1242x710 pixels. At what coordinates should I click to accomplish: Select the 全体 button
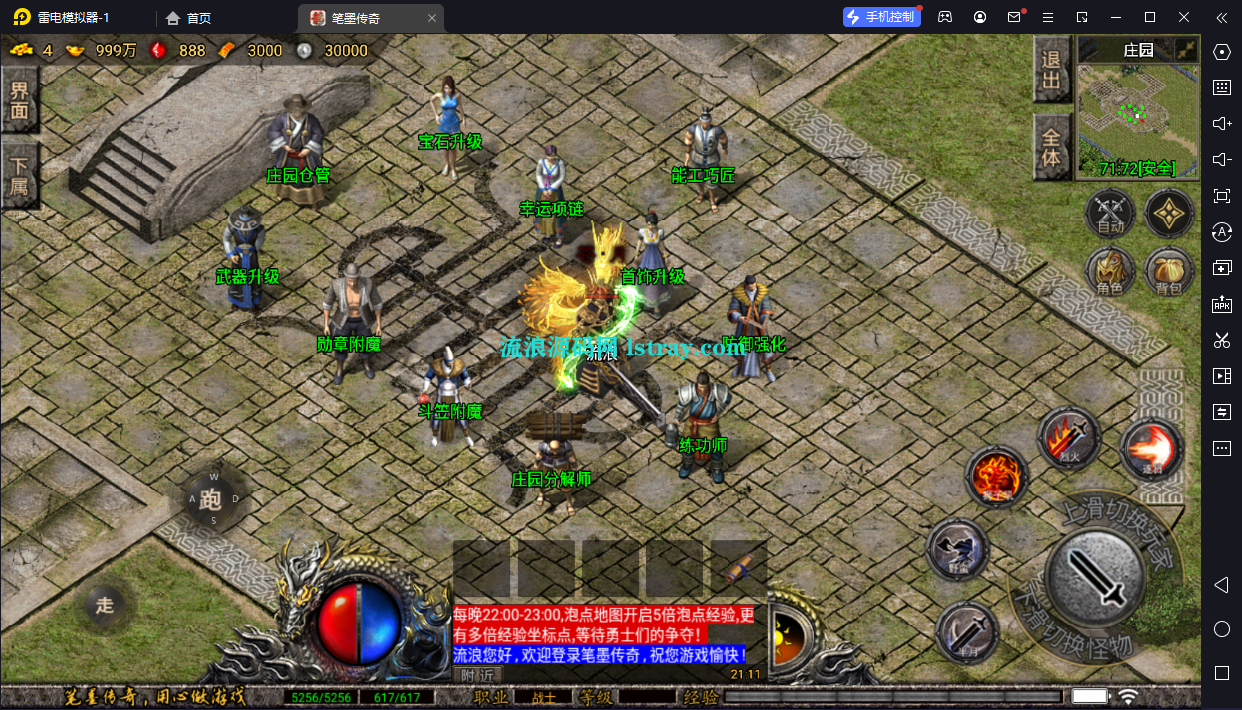click(x=1051, y=146)
